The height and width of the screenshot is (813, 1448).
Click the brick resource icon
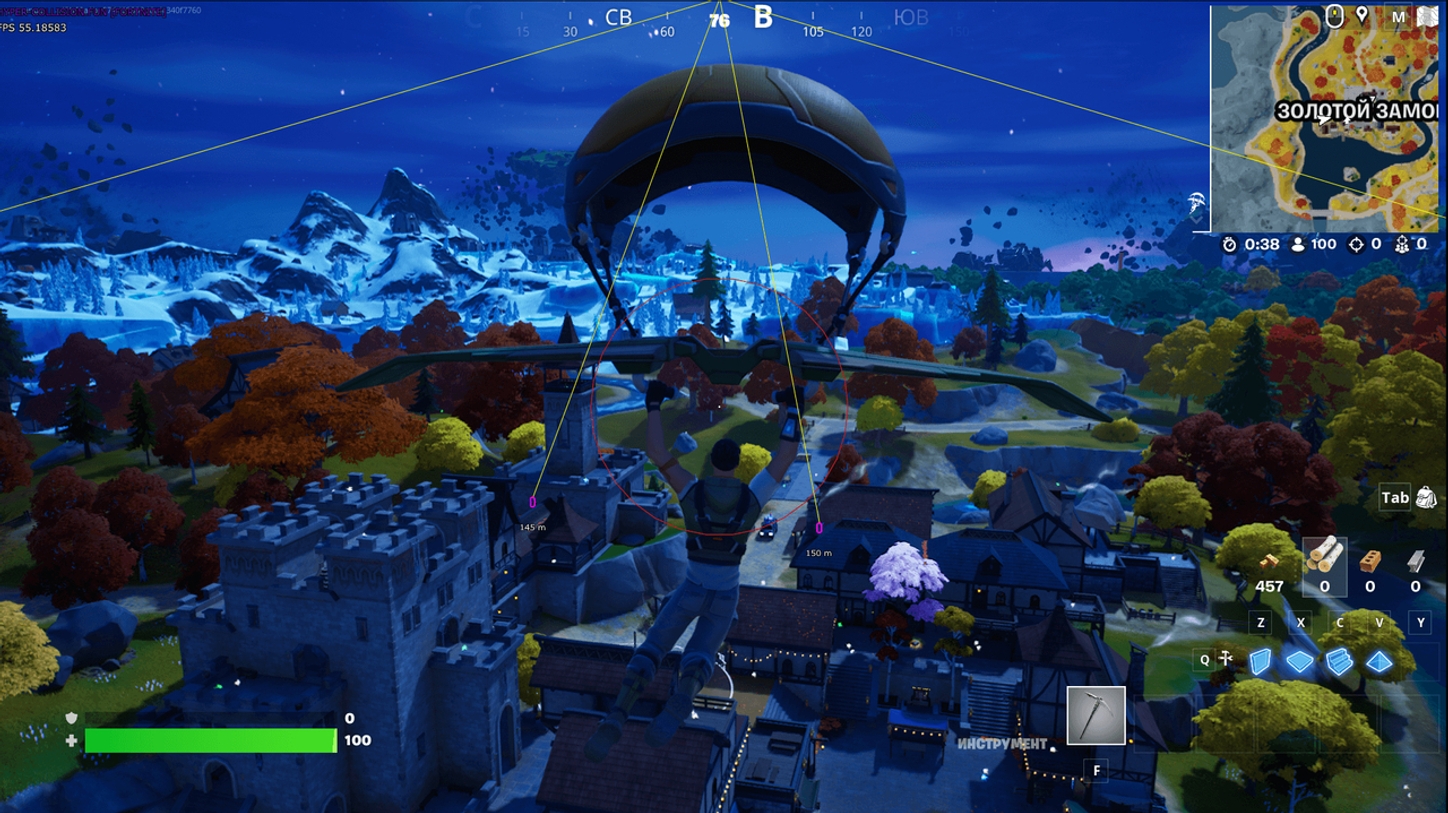point(1371,562)
